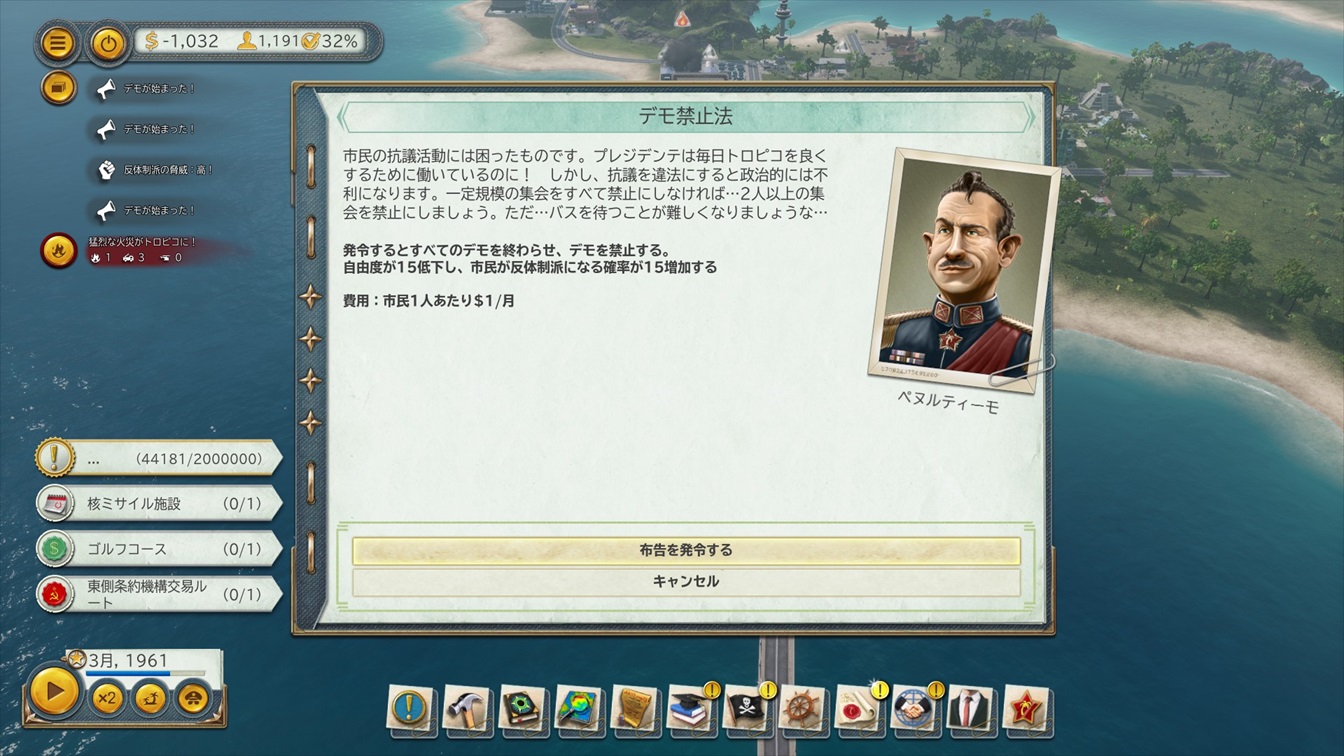1344x756 pixels.
Task: Set game speed to ×2
Action: [x=108, y=697]
